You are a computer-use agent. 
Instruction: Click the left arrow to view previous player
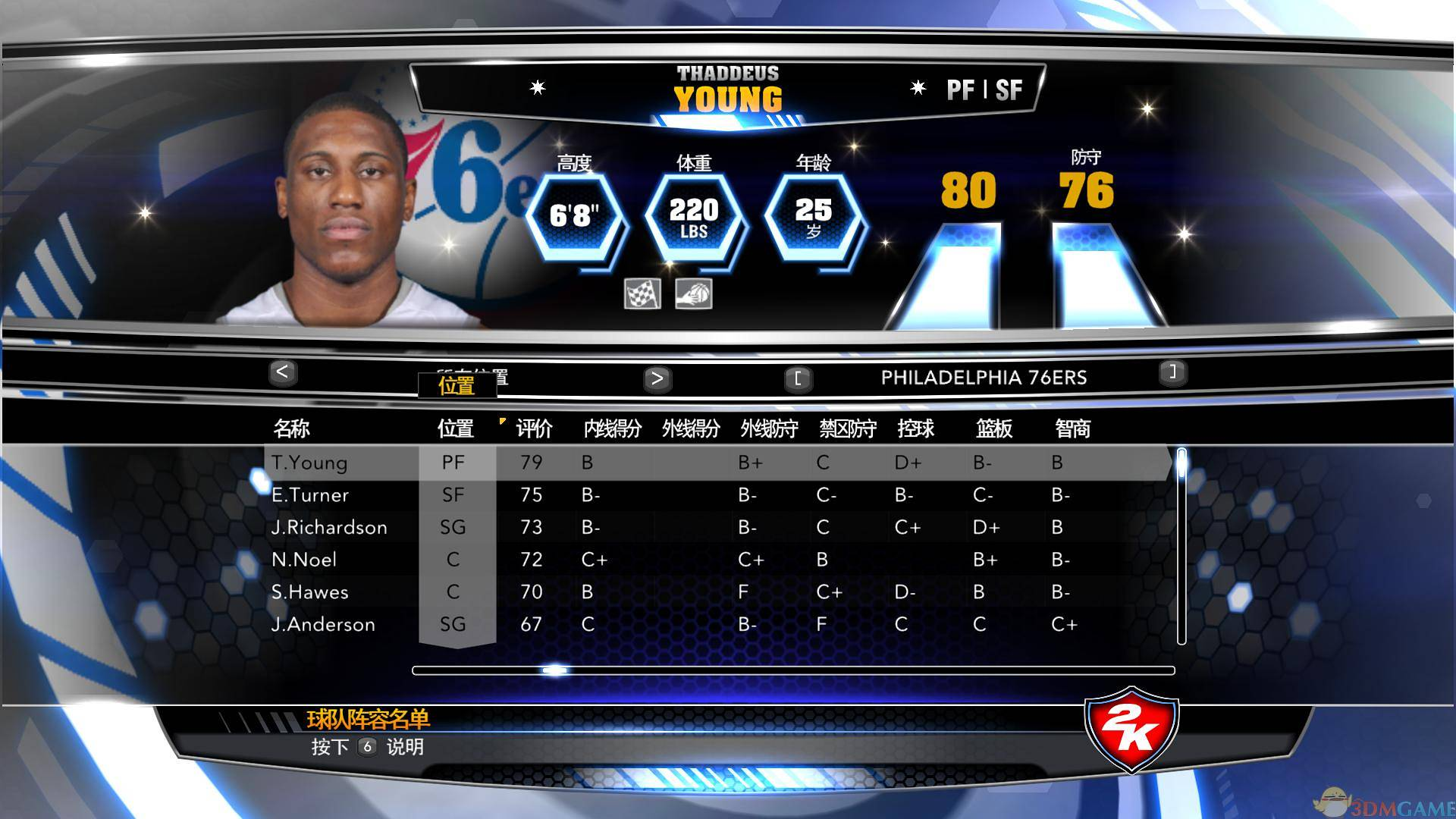click(x=284, y=373)
